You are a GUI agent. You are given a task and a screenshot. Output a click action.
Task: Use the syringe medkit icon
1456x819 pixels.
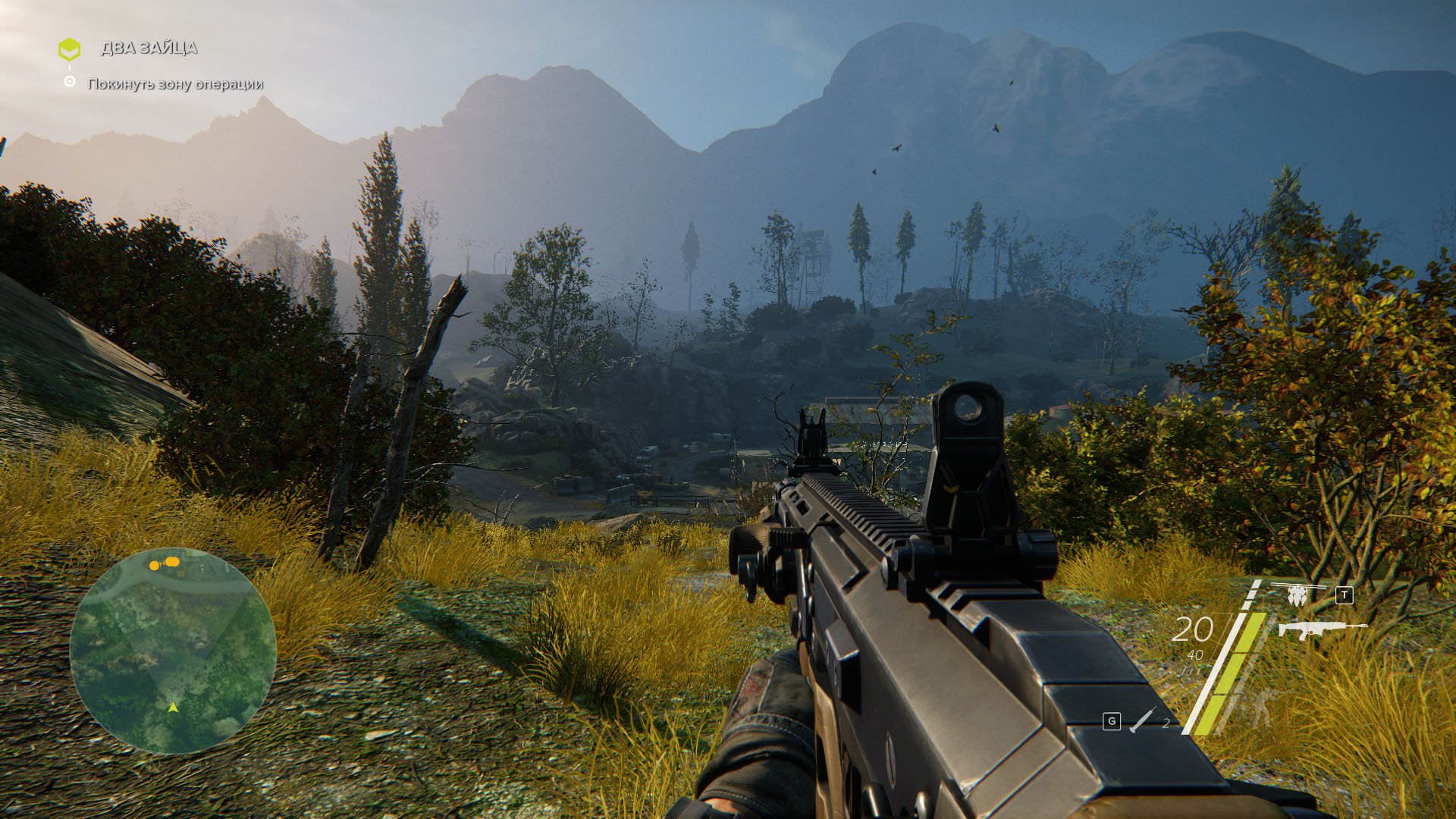point(1142,720)
